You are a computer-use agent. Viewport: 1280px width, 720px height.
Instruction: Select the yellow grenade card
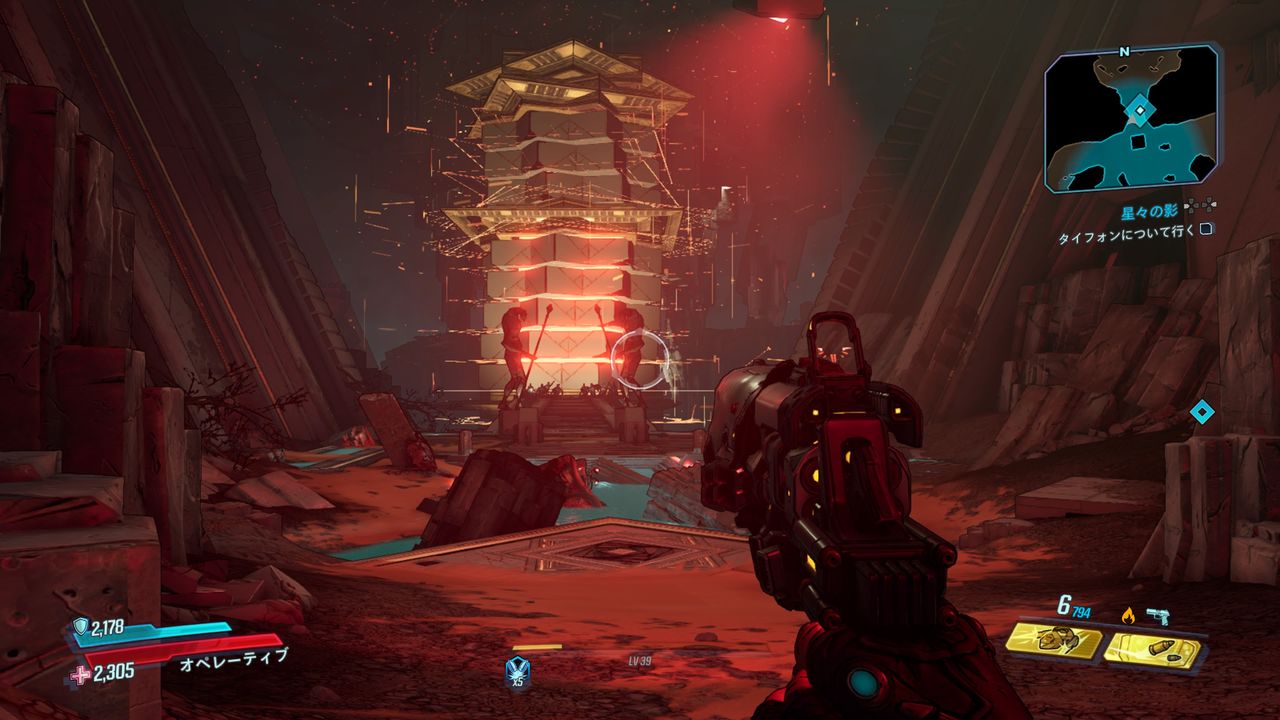(x=1053, y=643)
